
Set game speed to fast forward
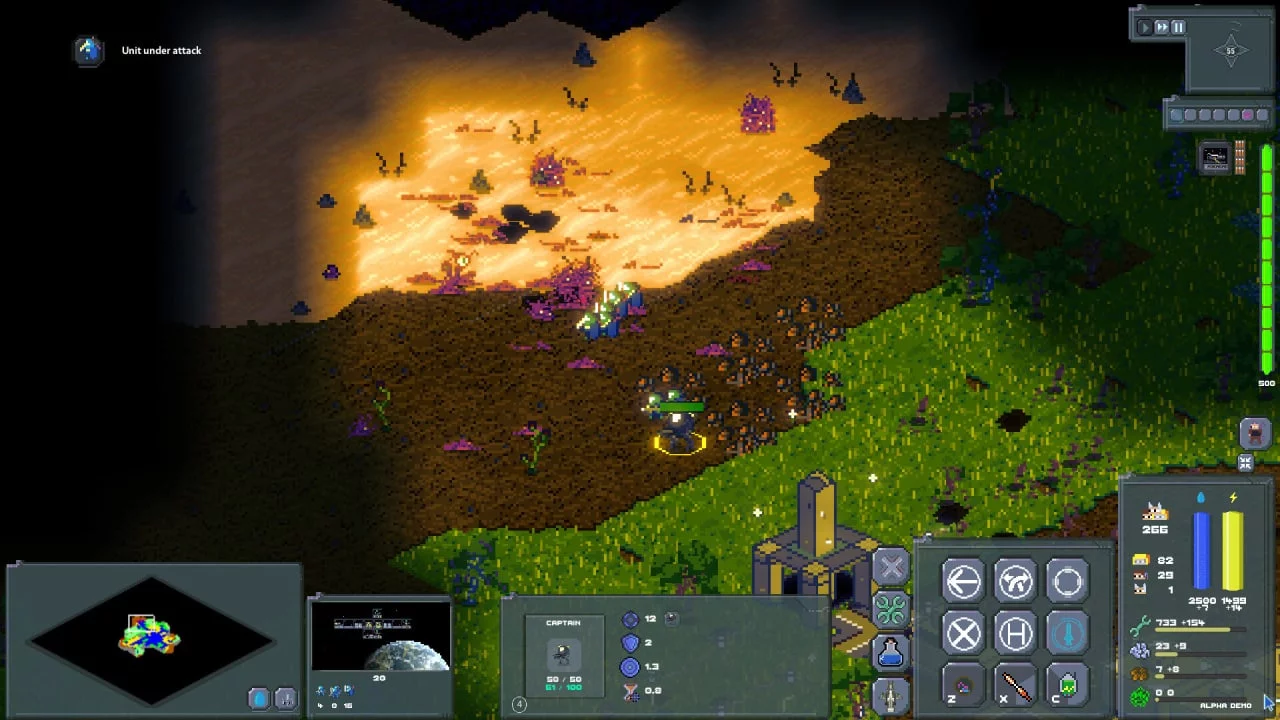[x=1161, y=28]
